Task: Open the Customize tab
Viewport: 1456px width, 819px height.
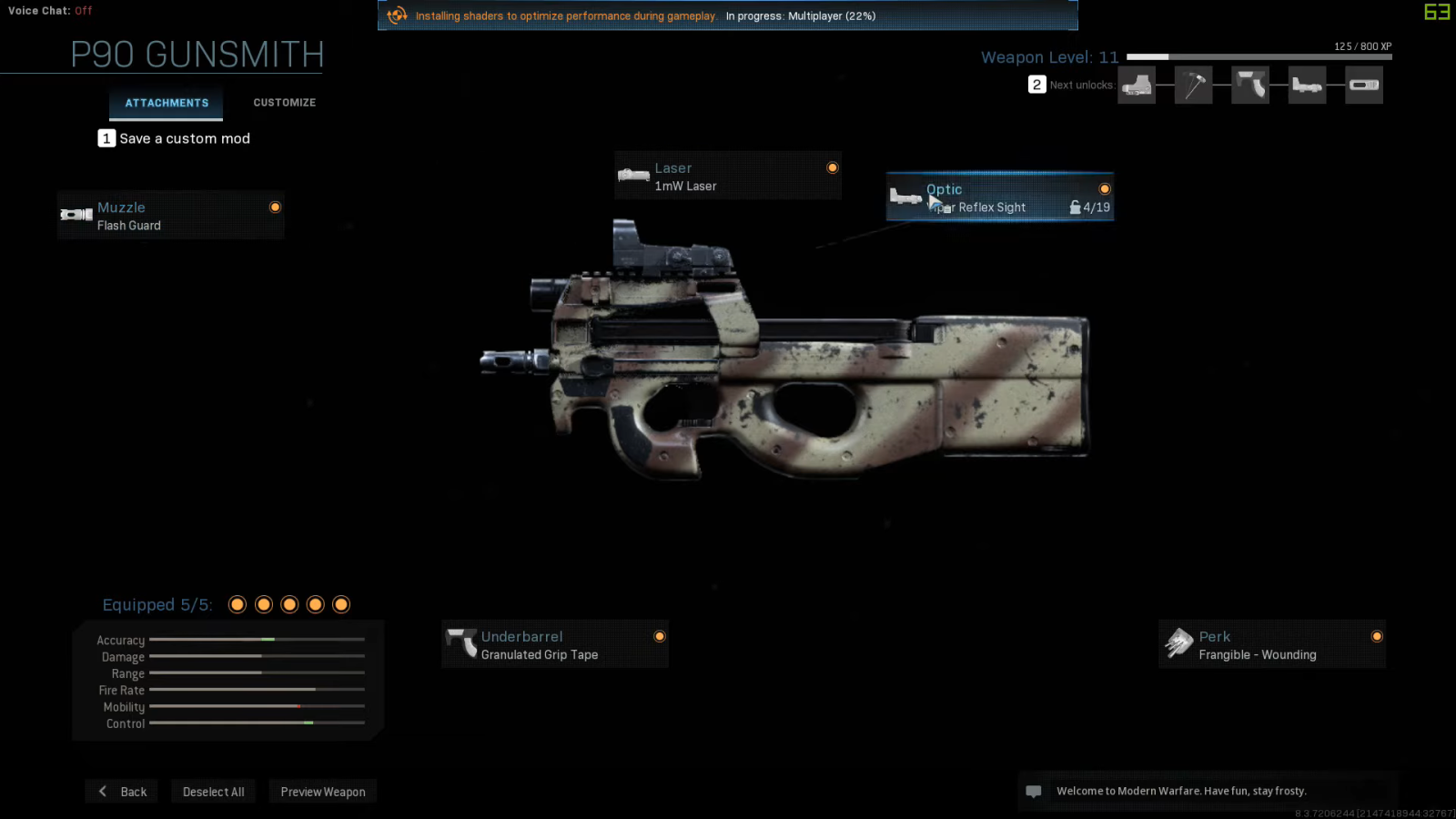Action: point(284,103)
